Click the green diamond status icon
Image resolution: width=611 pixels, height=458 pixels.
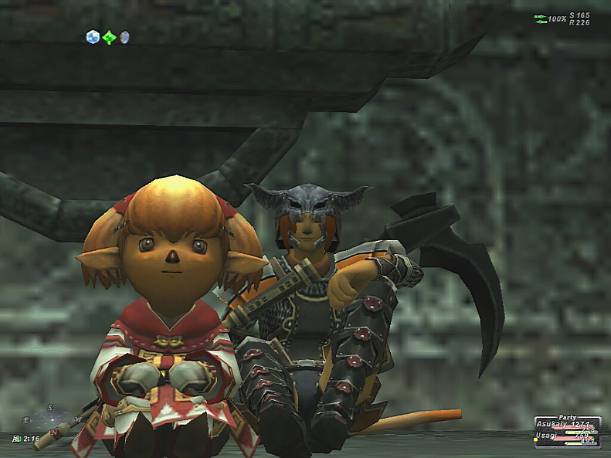(x=109, y=37)
